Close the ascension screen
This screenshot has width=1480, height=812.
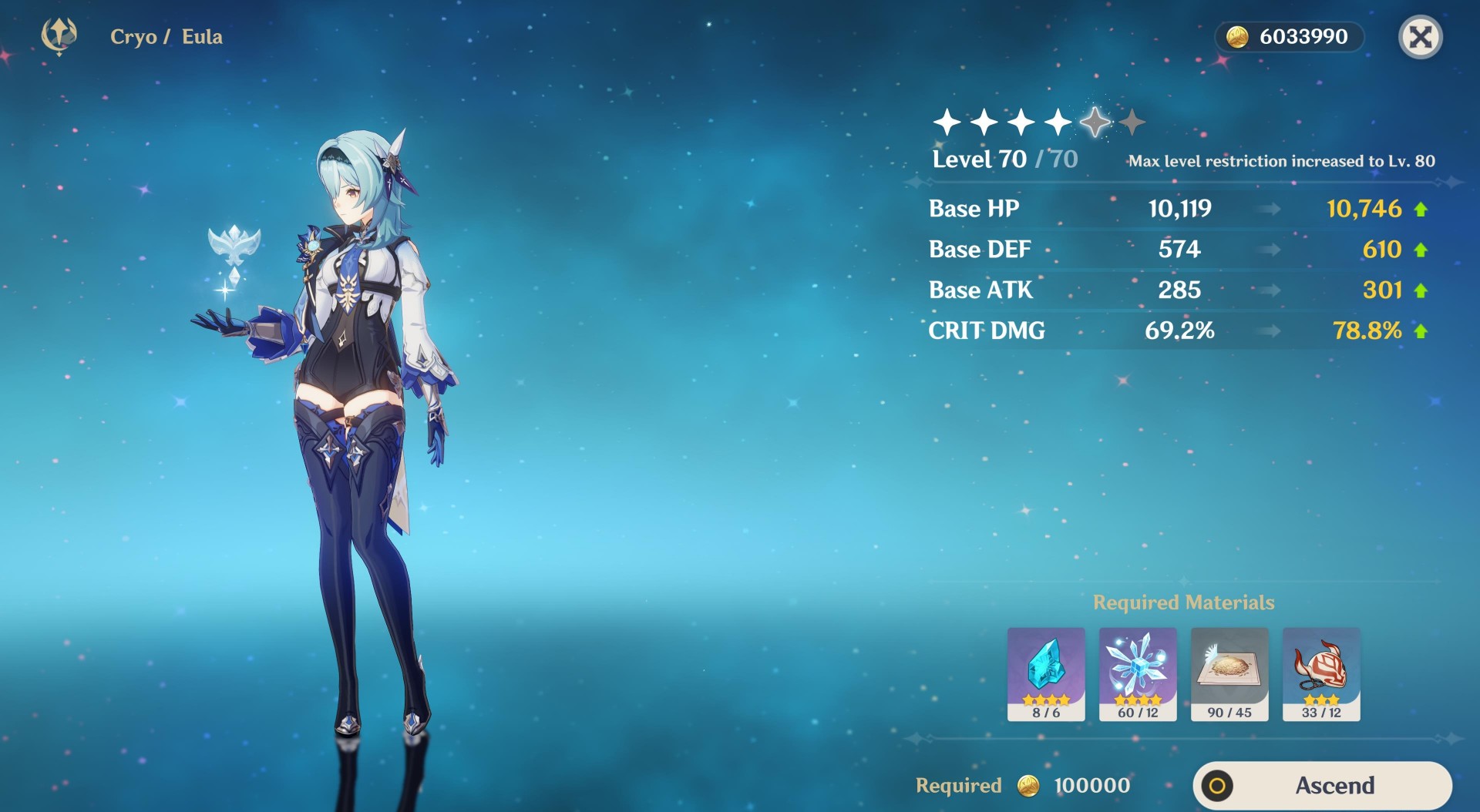click(x=1420, y=37)
